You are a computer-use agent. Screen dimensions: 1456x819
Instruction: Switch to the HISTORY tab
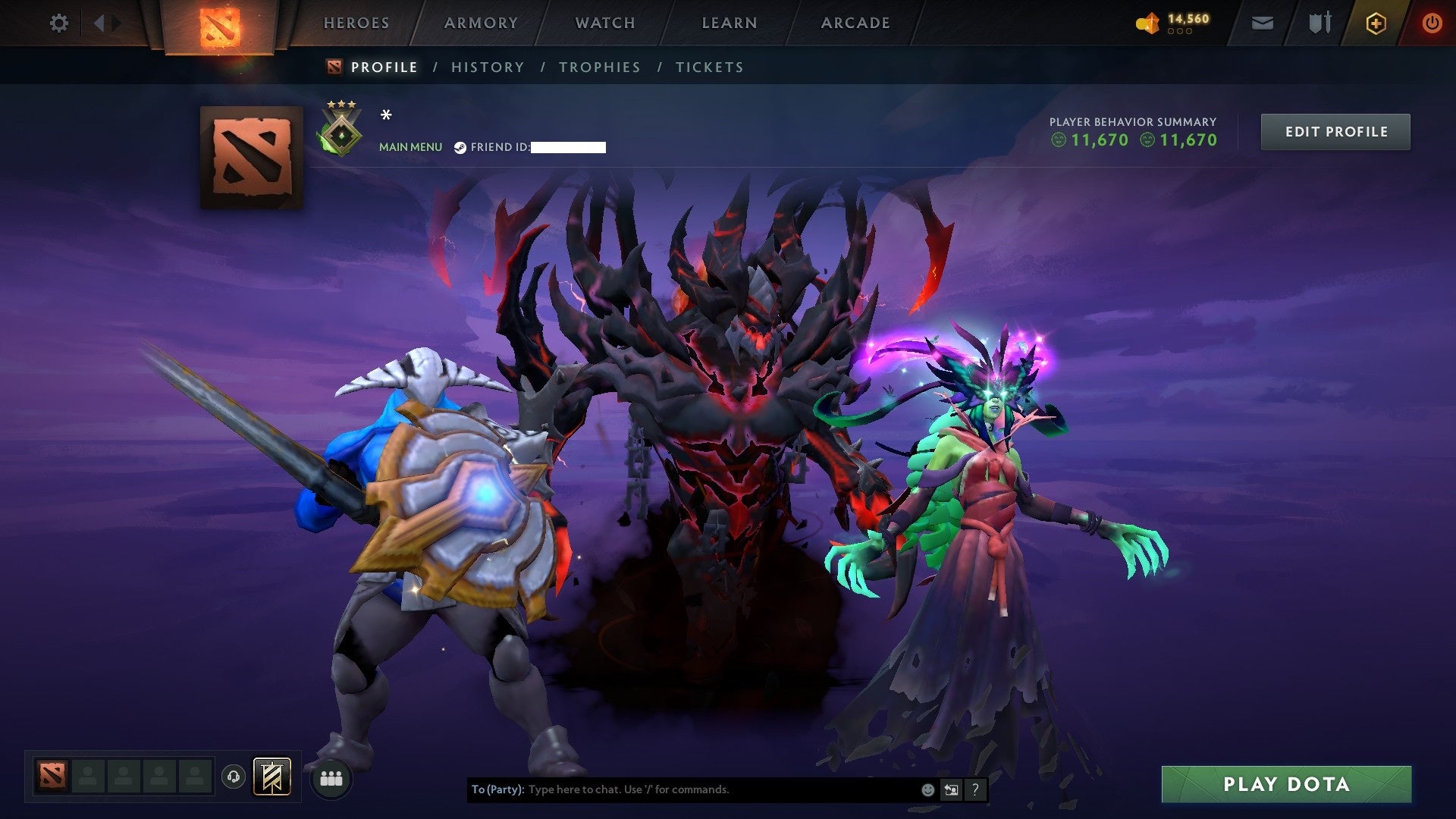pos(487,67)
